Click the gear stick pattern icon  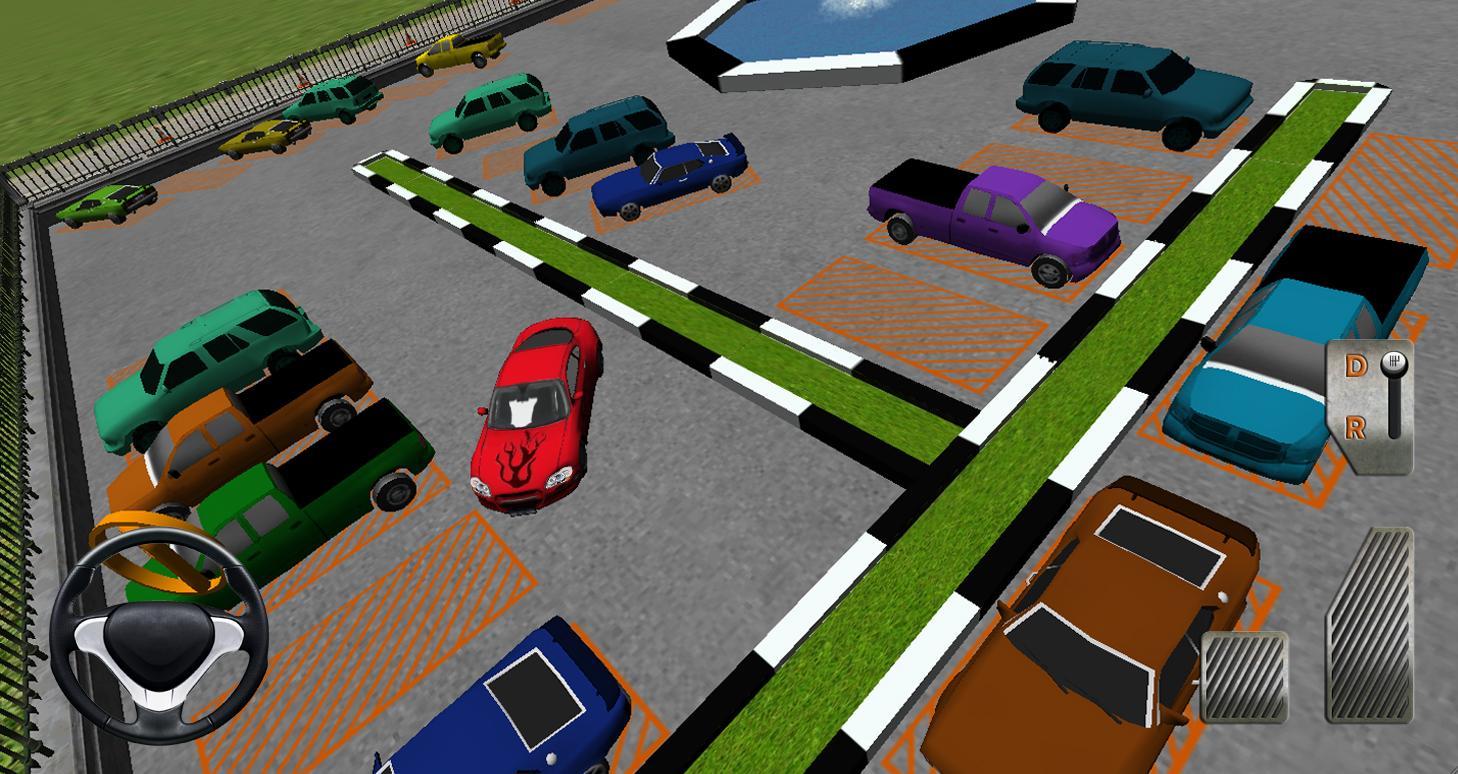click(1394, 361)
